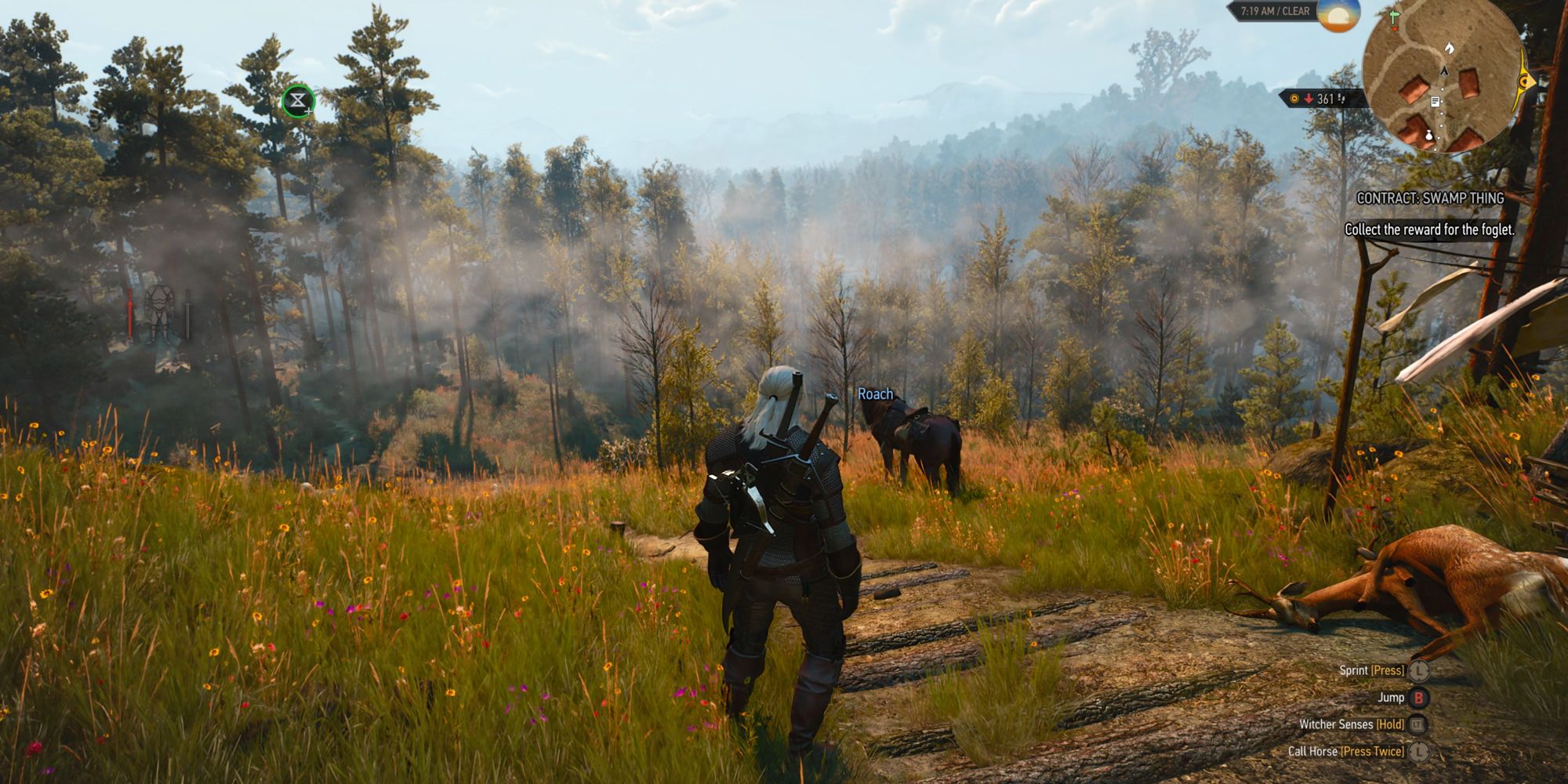
Task: Click the sun weather icon beside the clock
Action: [x=1338, y=16]
